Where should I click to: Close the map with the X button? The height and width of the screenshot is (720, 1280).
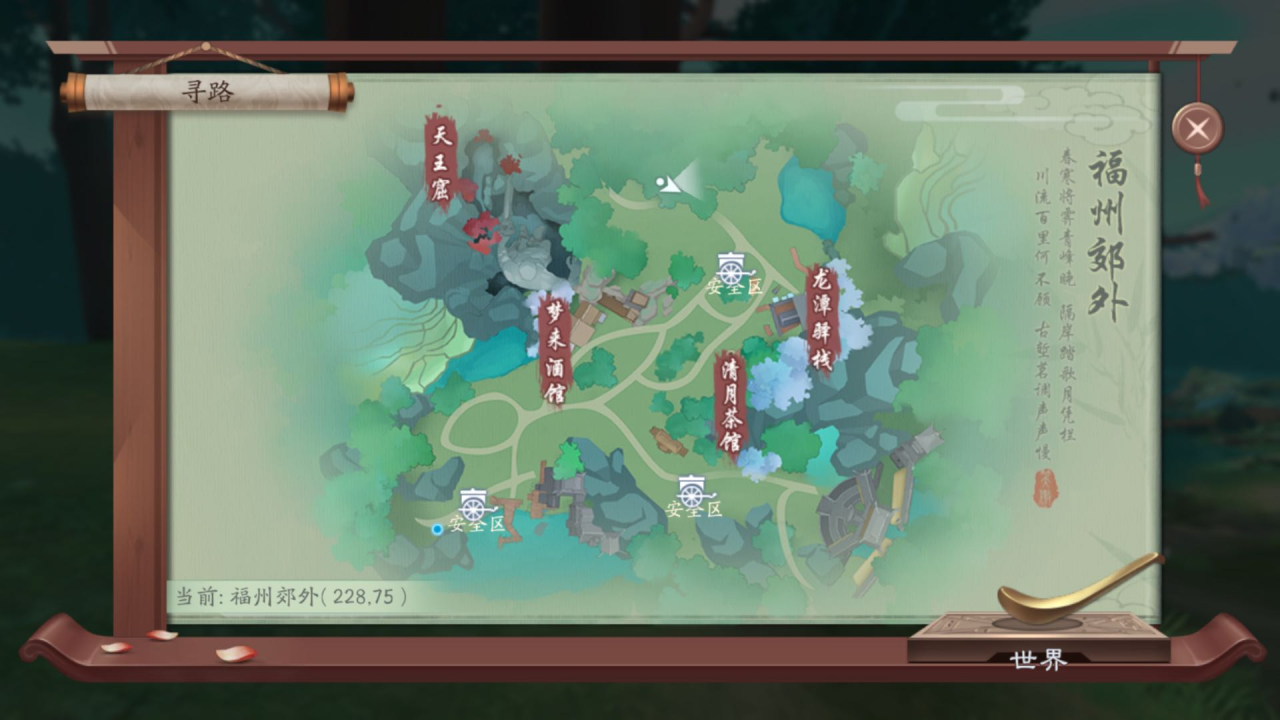[1197, 128]
